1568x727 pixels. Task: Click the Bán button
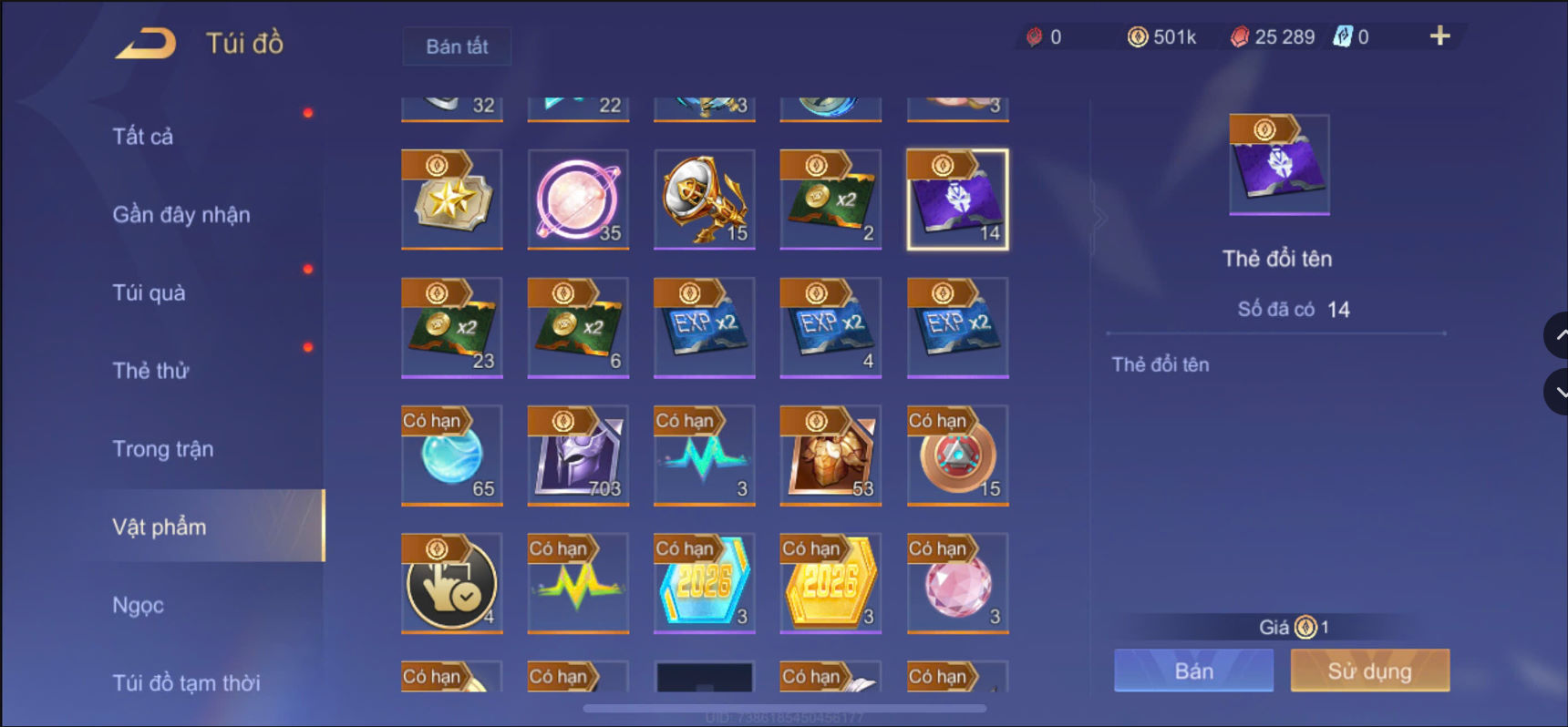[1192, 671]
